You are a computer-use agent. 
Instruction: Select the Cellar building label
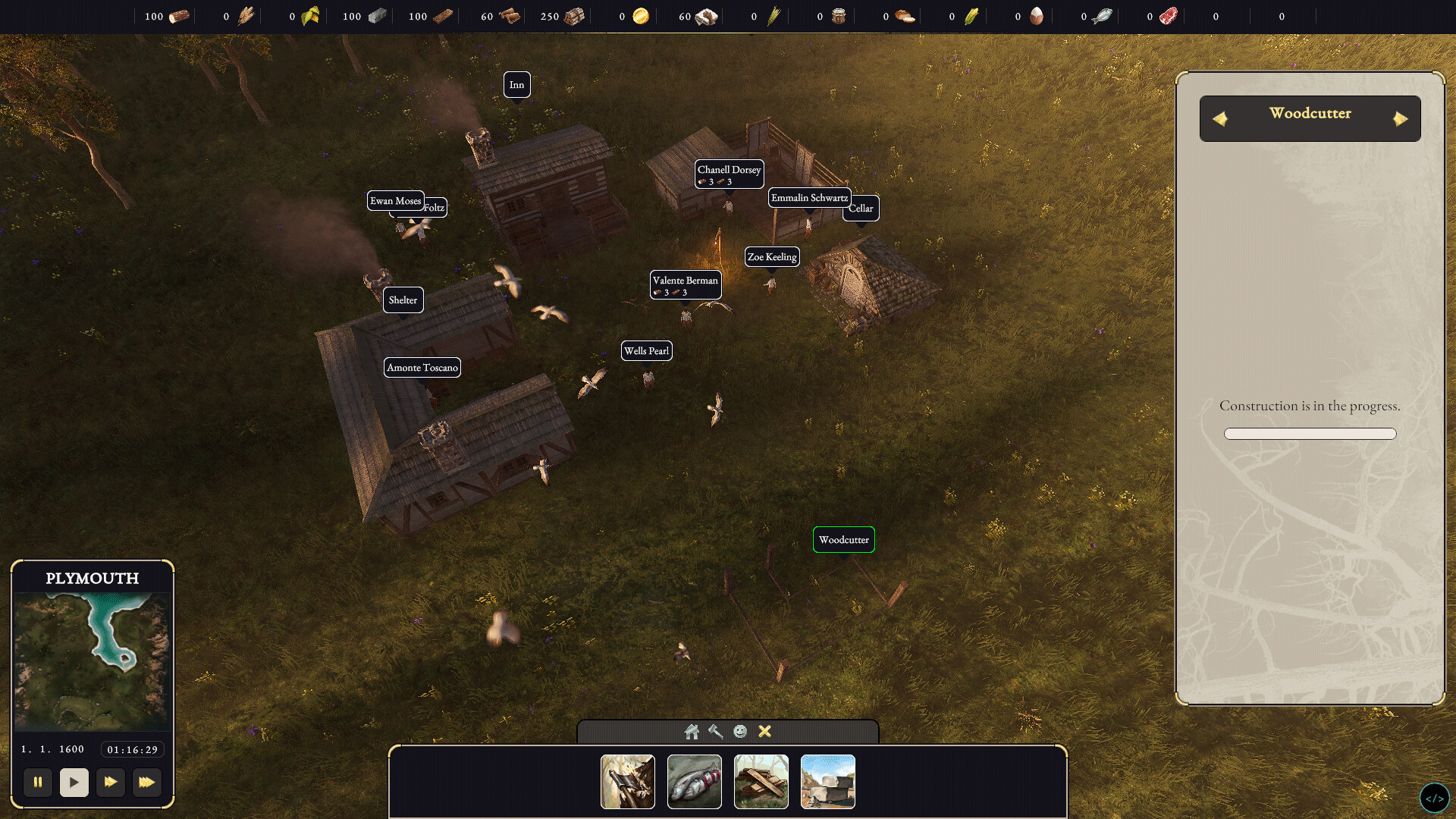pyautogui.click(x=861, y=208)
